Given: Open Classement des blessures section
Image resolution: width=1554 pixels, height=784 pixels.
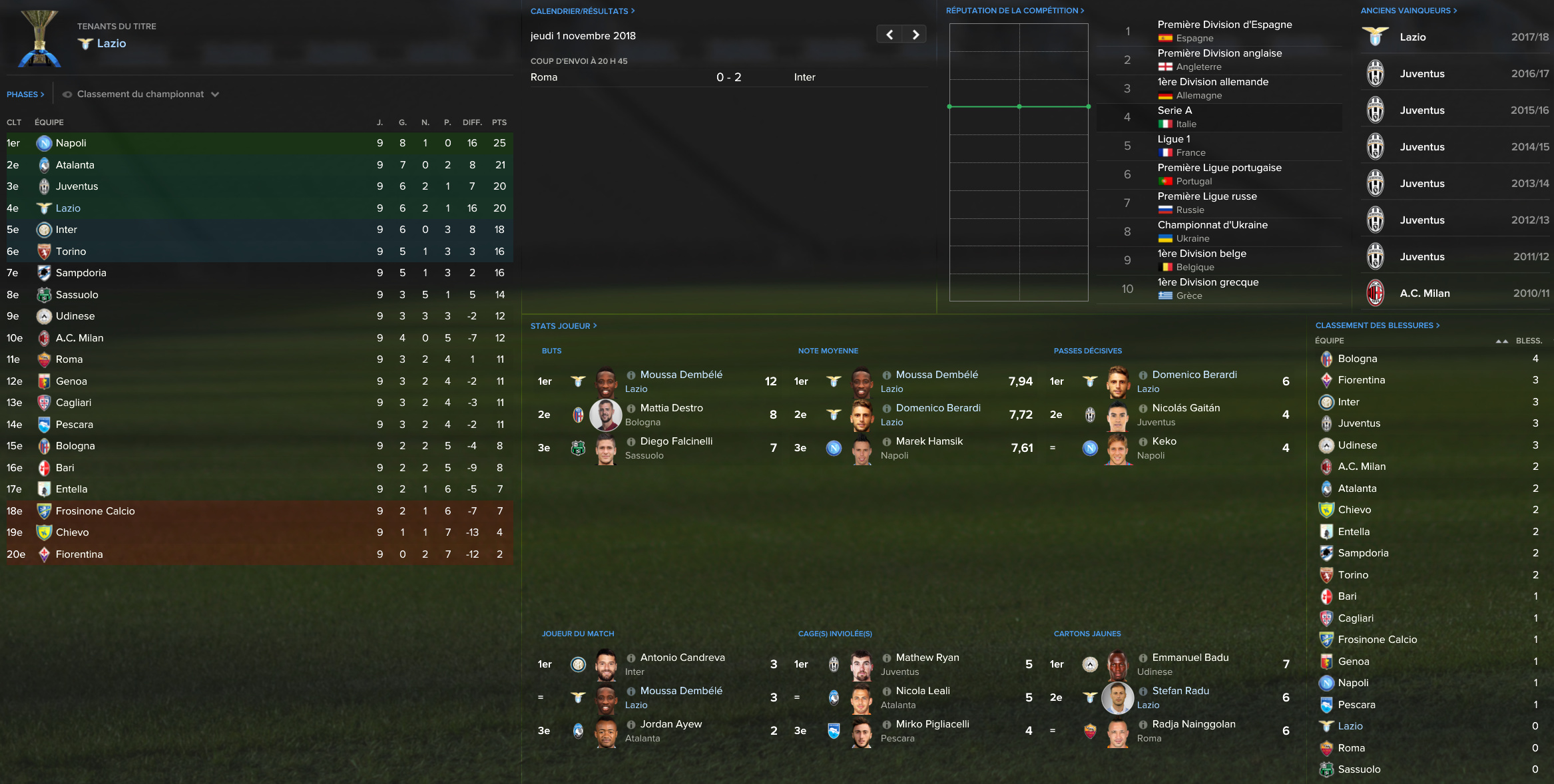Looking at the screenshot, I should 1377,325.
